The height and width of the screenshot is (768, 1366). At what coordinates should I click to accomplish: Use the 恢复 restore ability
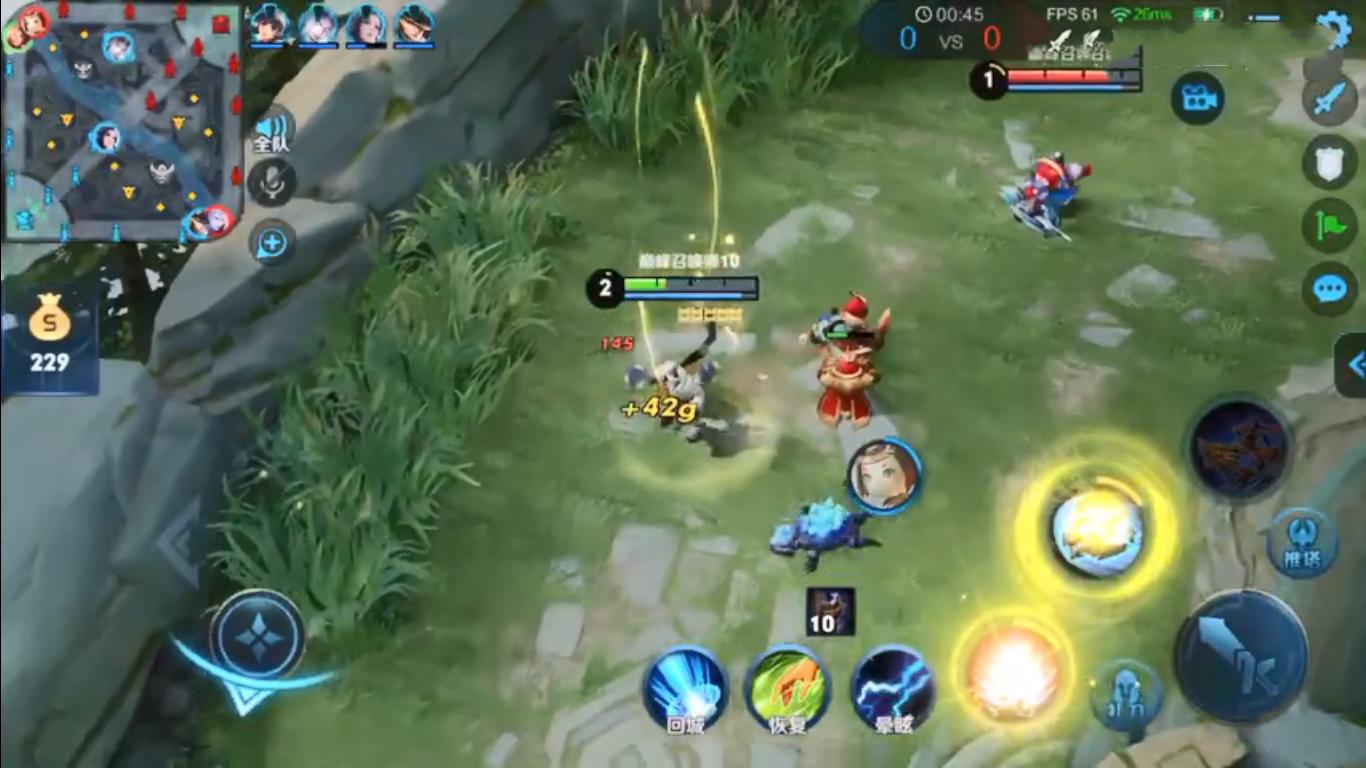(787, 688)
